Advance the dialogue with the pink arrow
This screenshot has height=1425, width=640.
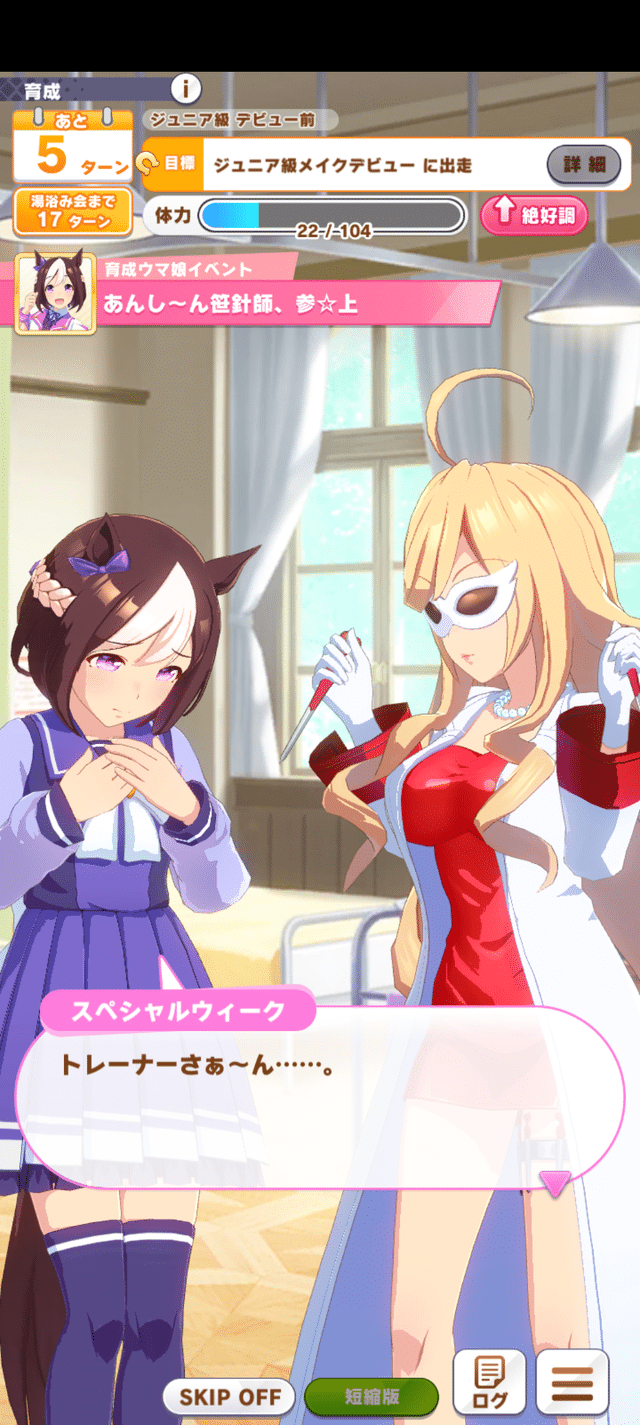tap(554, 1184)
